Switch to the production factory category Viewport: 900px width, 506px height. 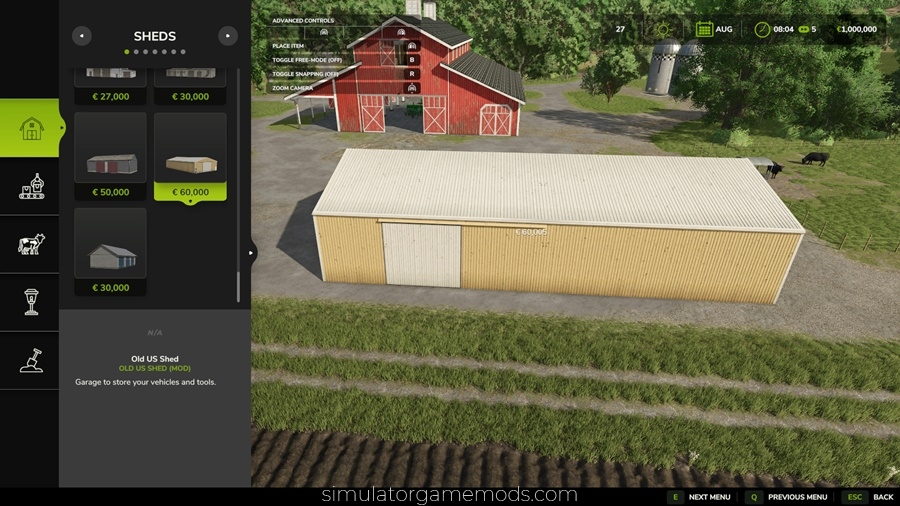pyautogui.click(x=31, y=186)
